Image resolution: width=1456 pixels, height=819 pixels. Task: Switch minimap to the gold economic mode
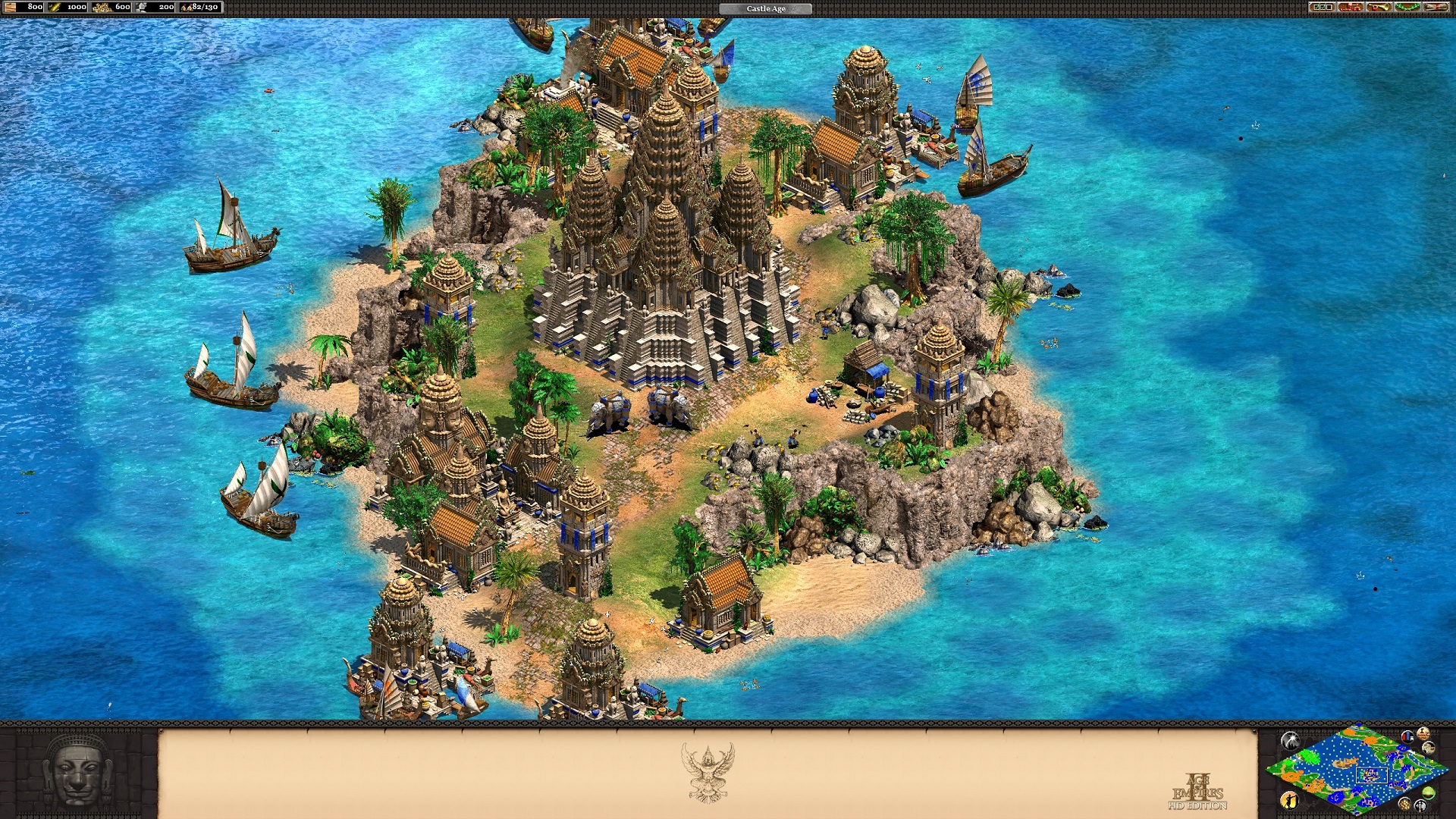[1404, 804]
